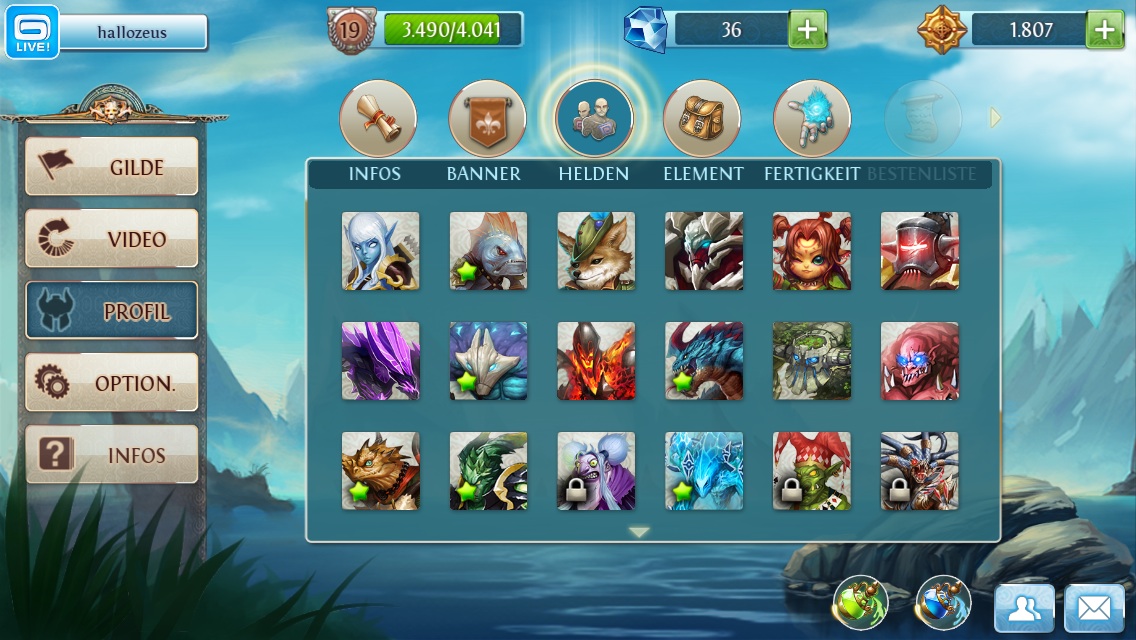The image size is (1136, 640).
Task: Add more gold coins with plus button
Action: coord(1104,30)
